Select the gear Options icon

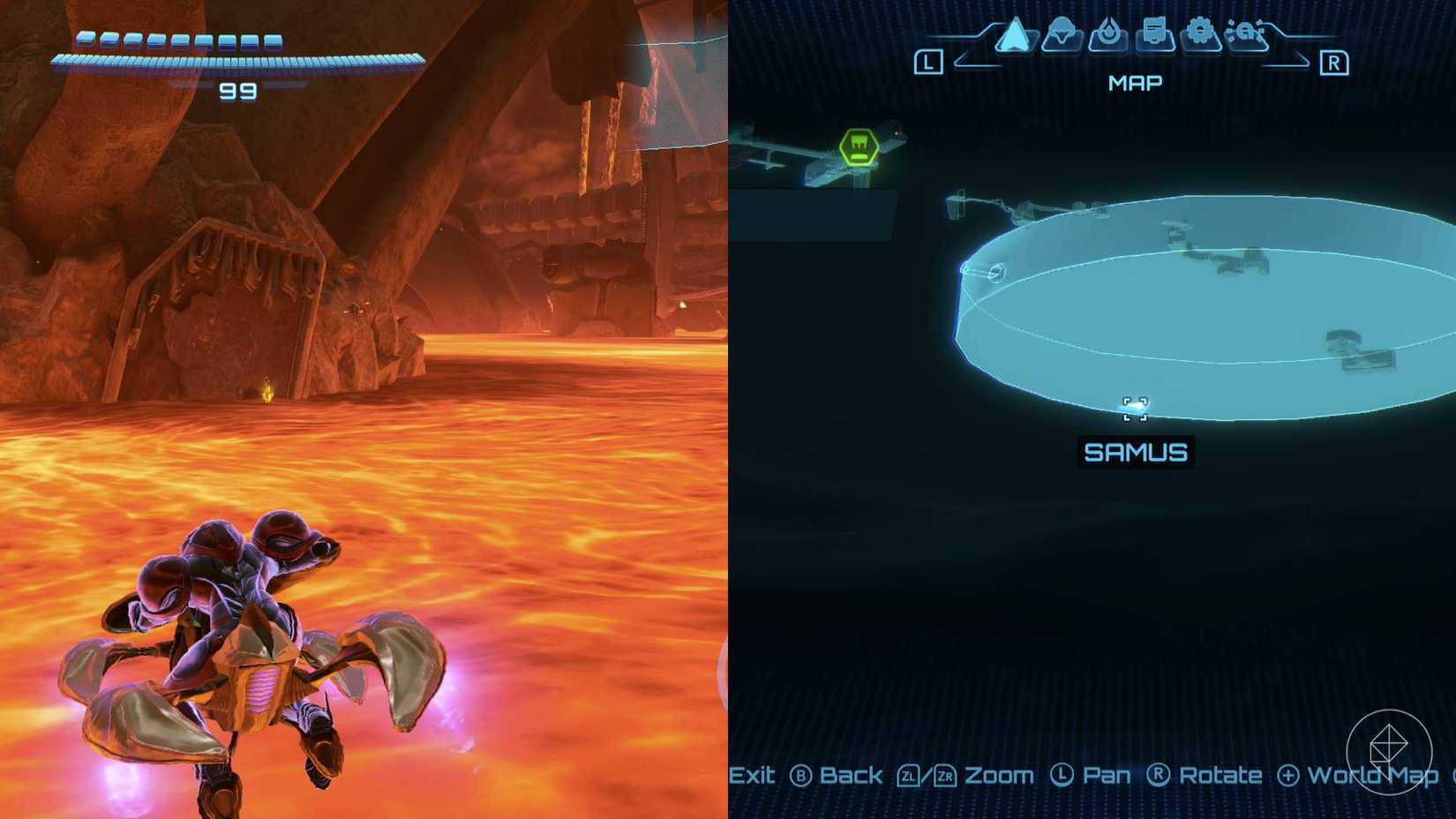tap(1201, 32)
